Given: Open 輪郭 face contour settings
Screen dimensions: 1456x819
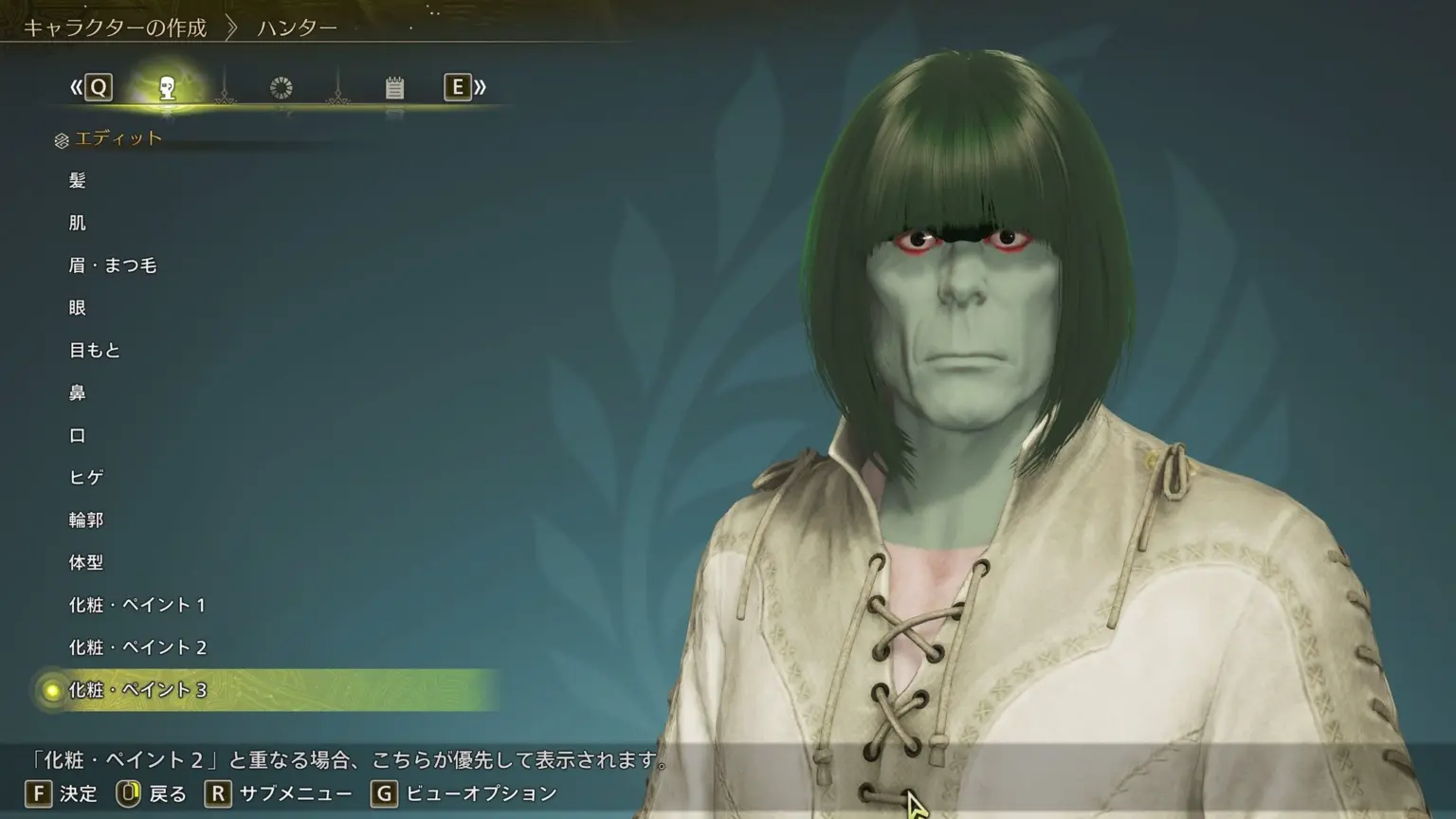Looking at the screenshot, I should [87, 519].
